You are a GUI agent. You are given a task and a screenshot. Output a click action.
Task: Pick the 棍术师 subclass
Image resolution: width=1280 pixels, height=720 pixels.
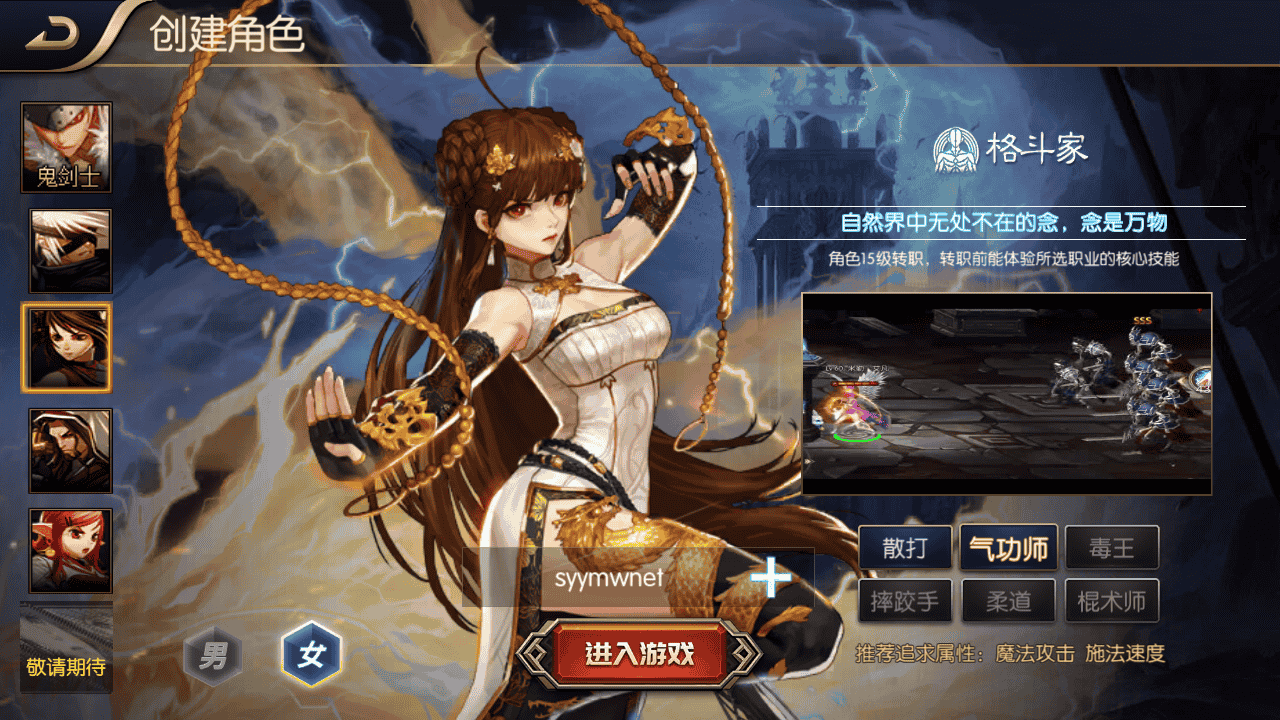1111,602
